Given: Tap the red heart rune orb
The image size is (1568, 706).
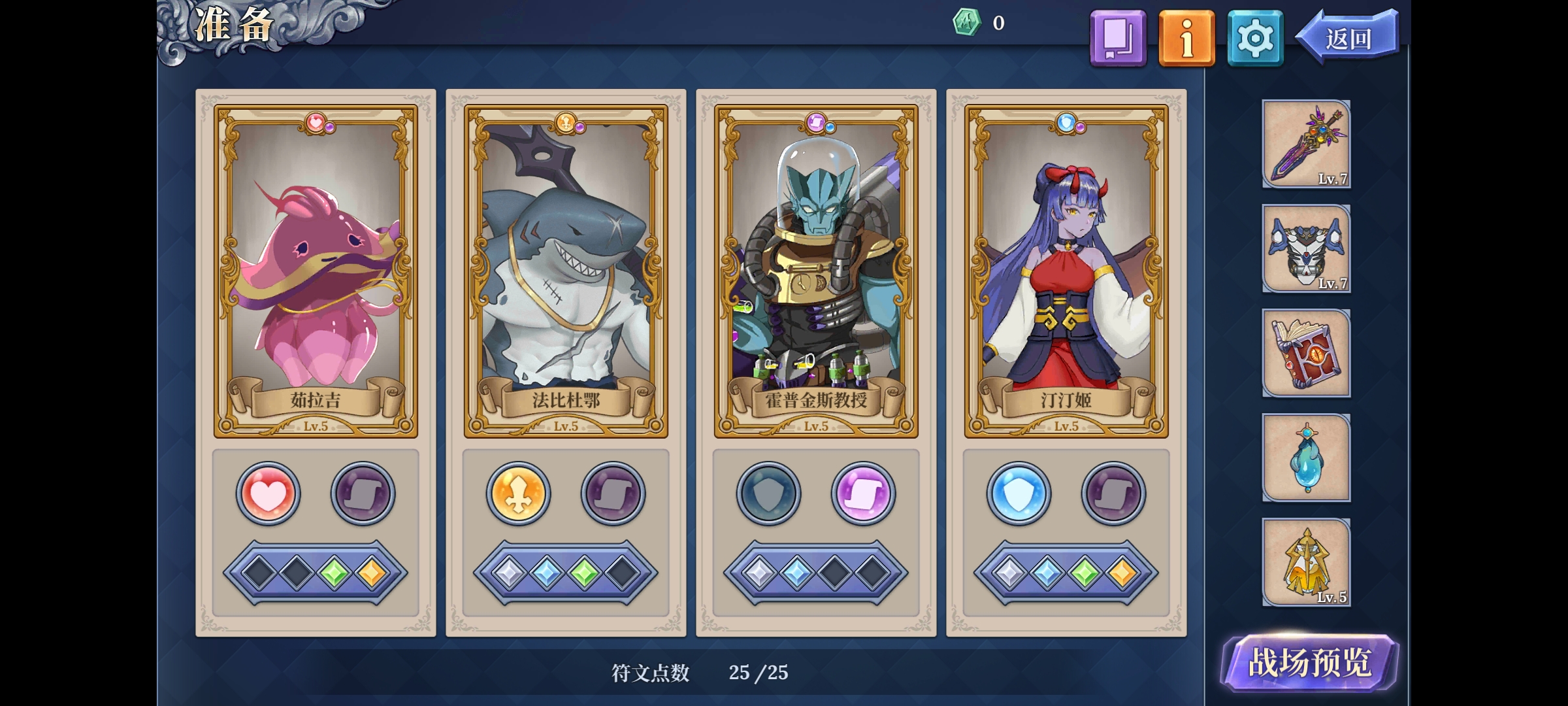Looking at the screenshot, I should coord(268,494).
